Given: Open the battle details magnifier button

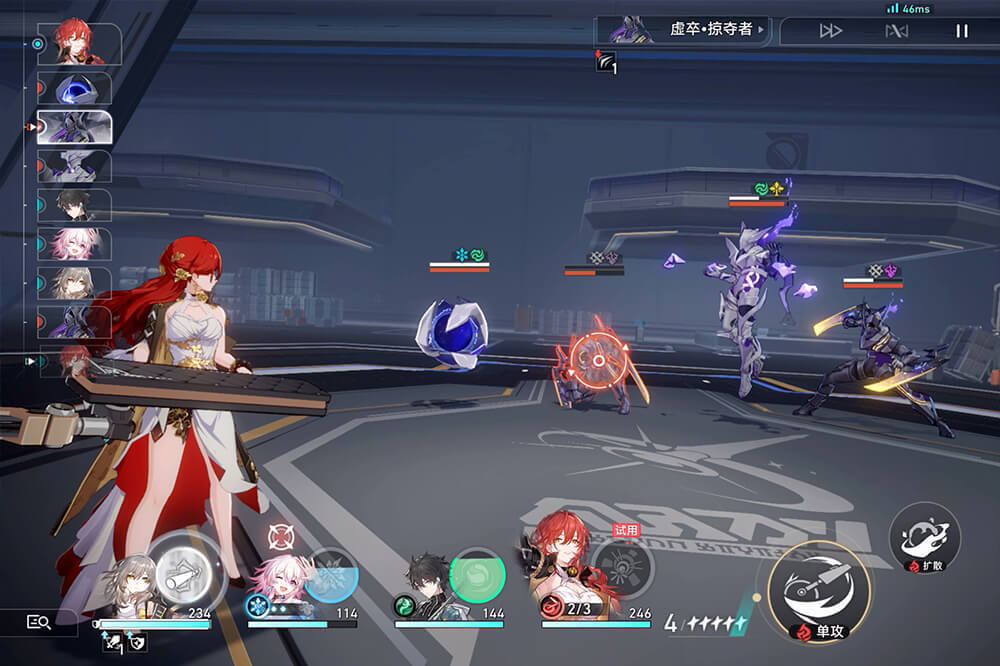Looking at the screenshot, I should (39, 622).
